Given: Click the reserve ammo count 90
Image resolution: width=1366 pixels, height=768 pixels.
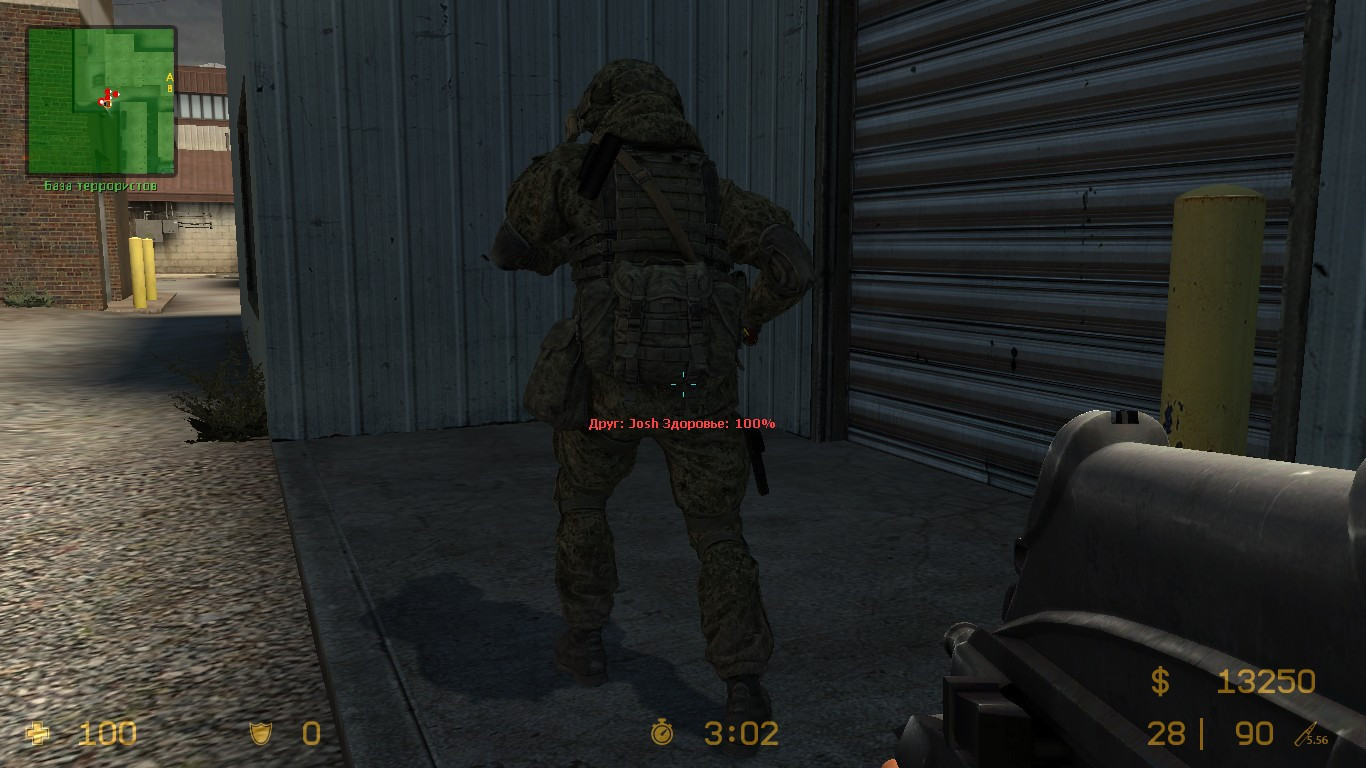Looking at the screenshot, I should point(1253,733).
